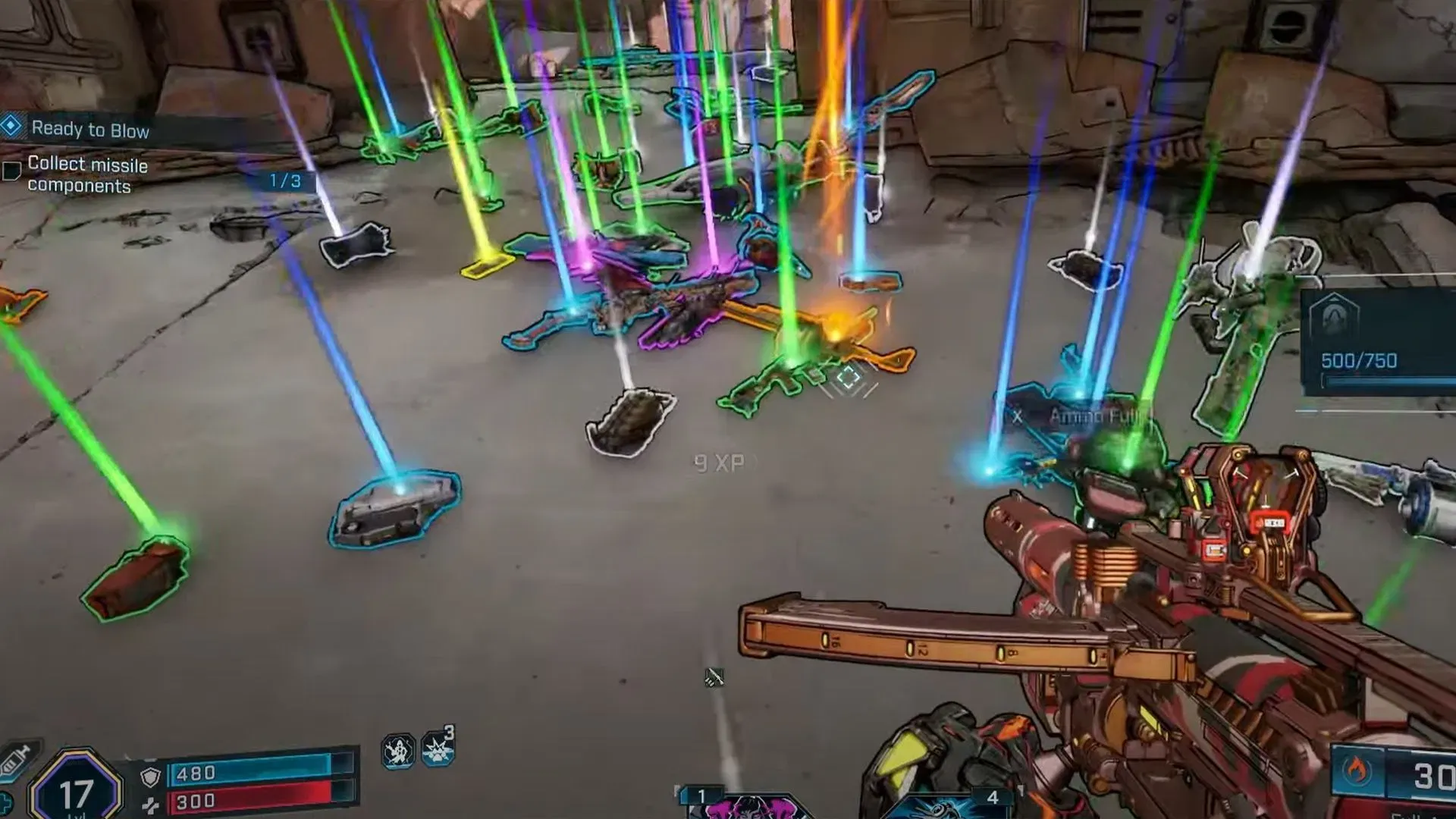
Task: Open the Ready to Blow mission tracker
Action: coord(89,130)
